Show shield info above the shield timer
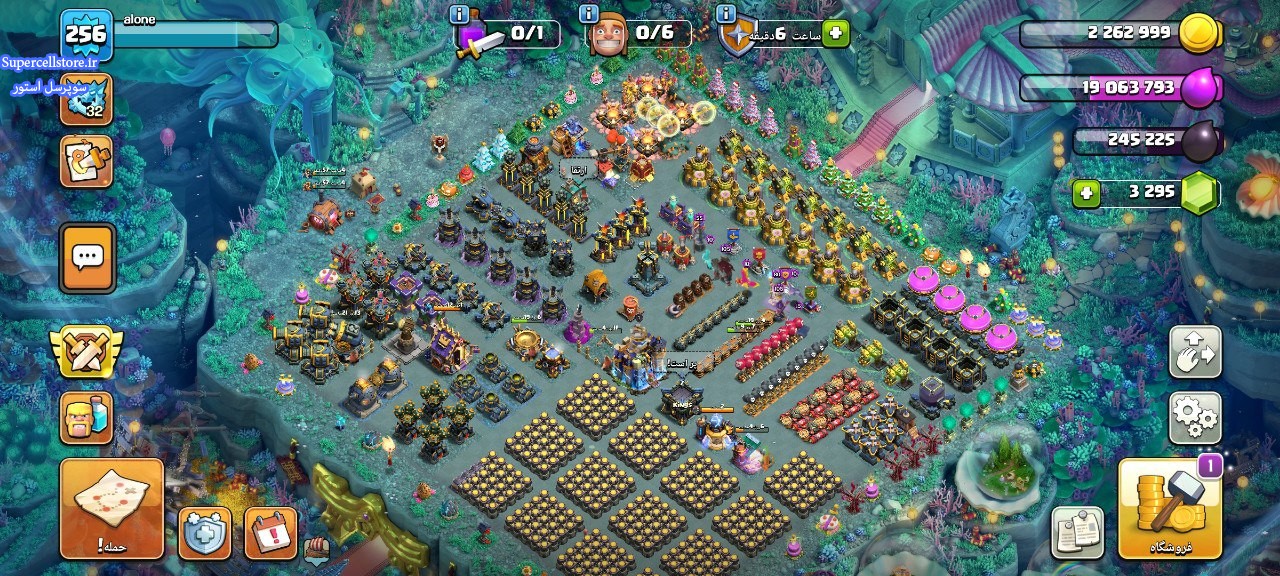This screenshot has height=576, width=1280. pos(725,14)
